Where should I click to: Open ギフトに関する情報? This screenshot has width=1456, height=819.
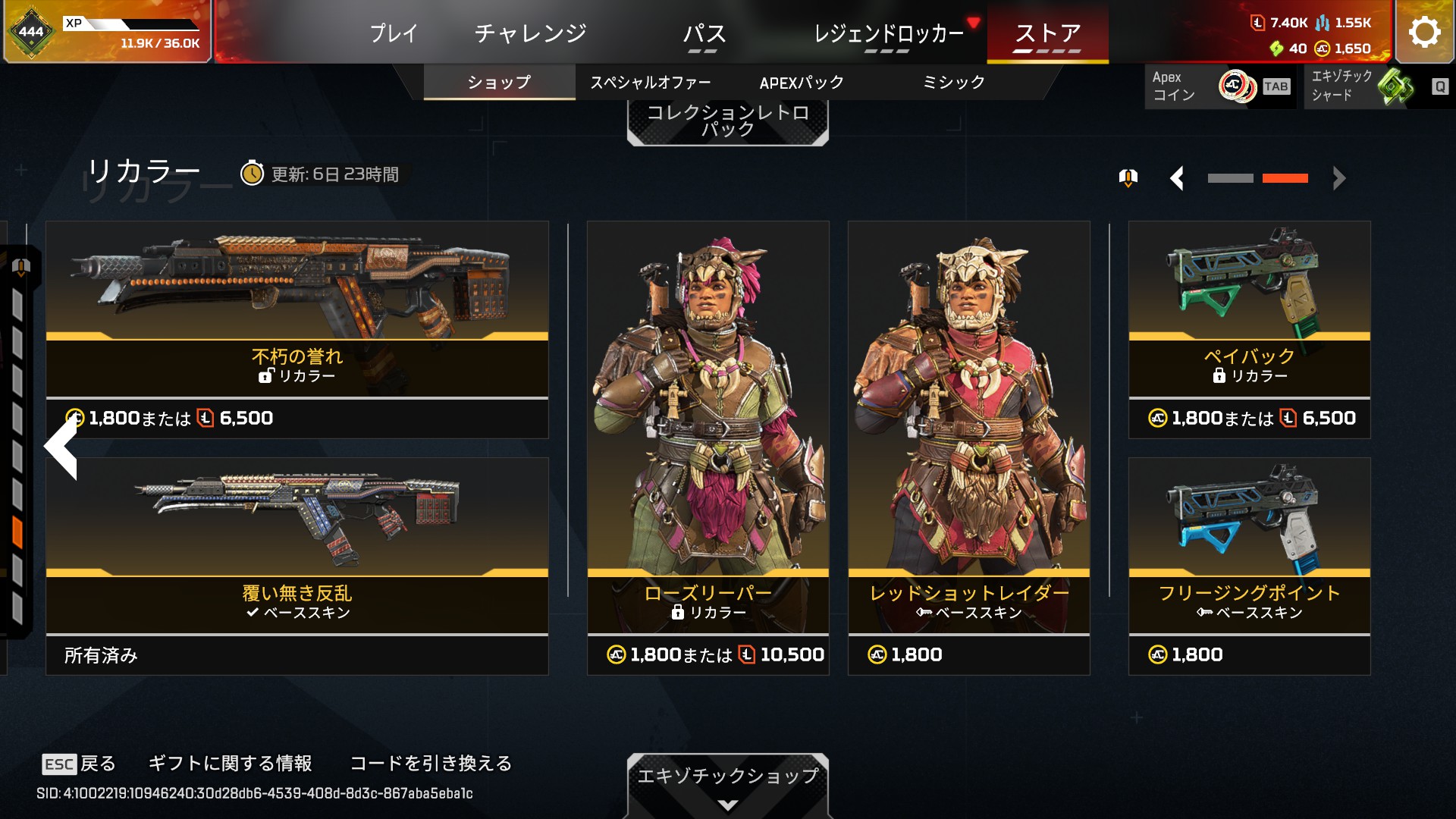[x=230, y=764]
